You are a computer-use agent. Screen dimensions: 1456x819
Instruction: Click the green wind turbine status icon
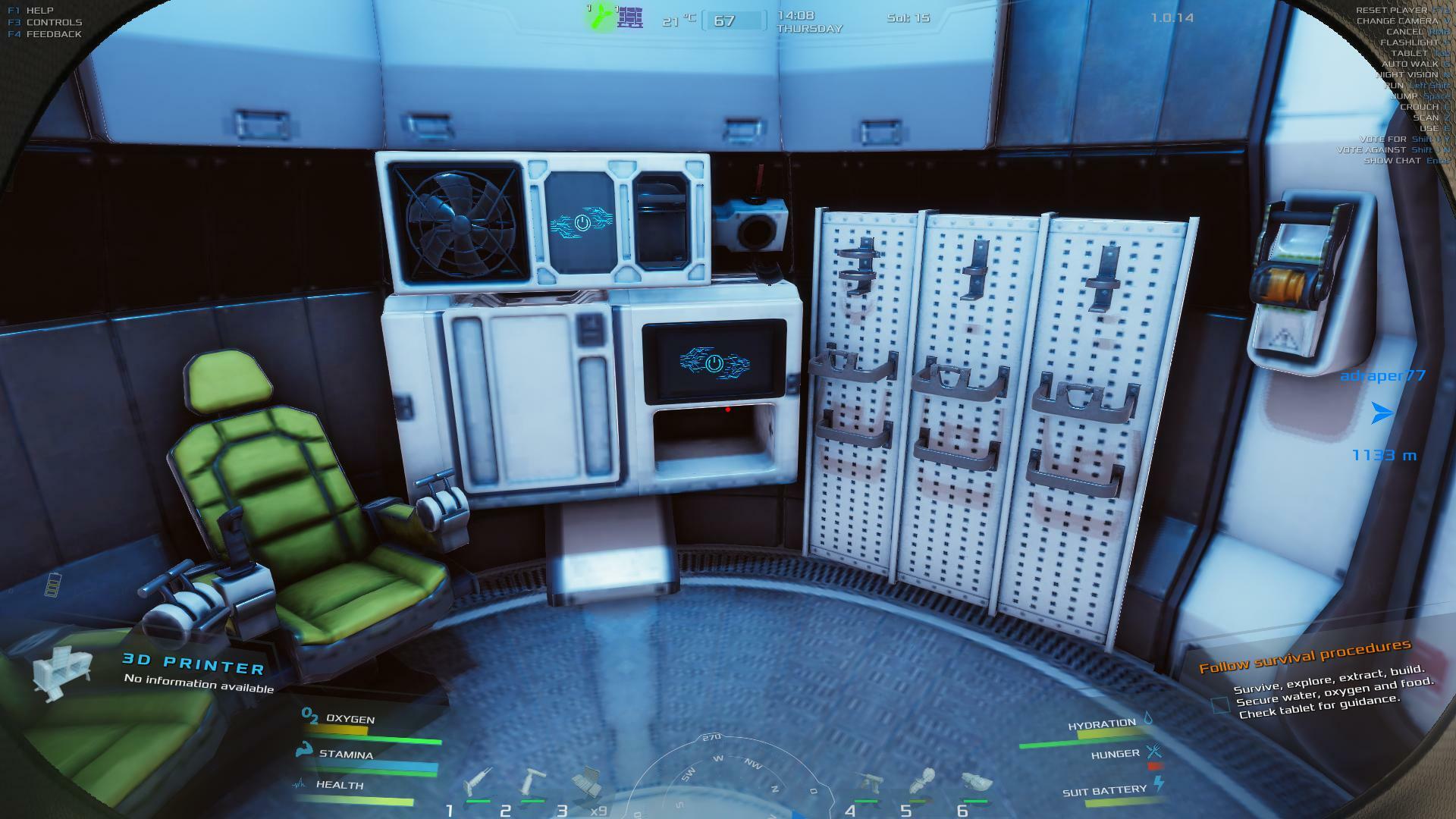click(x=601, y=17)
